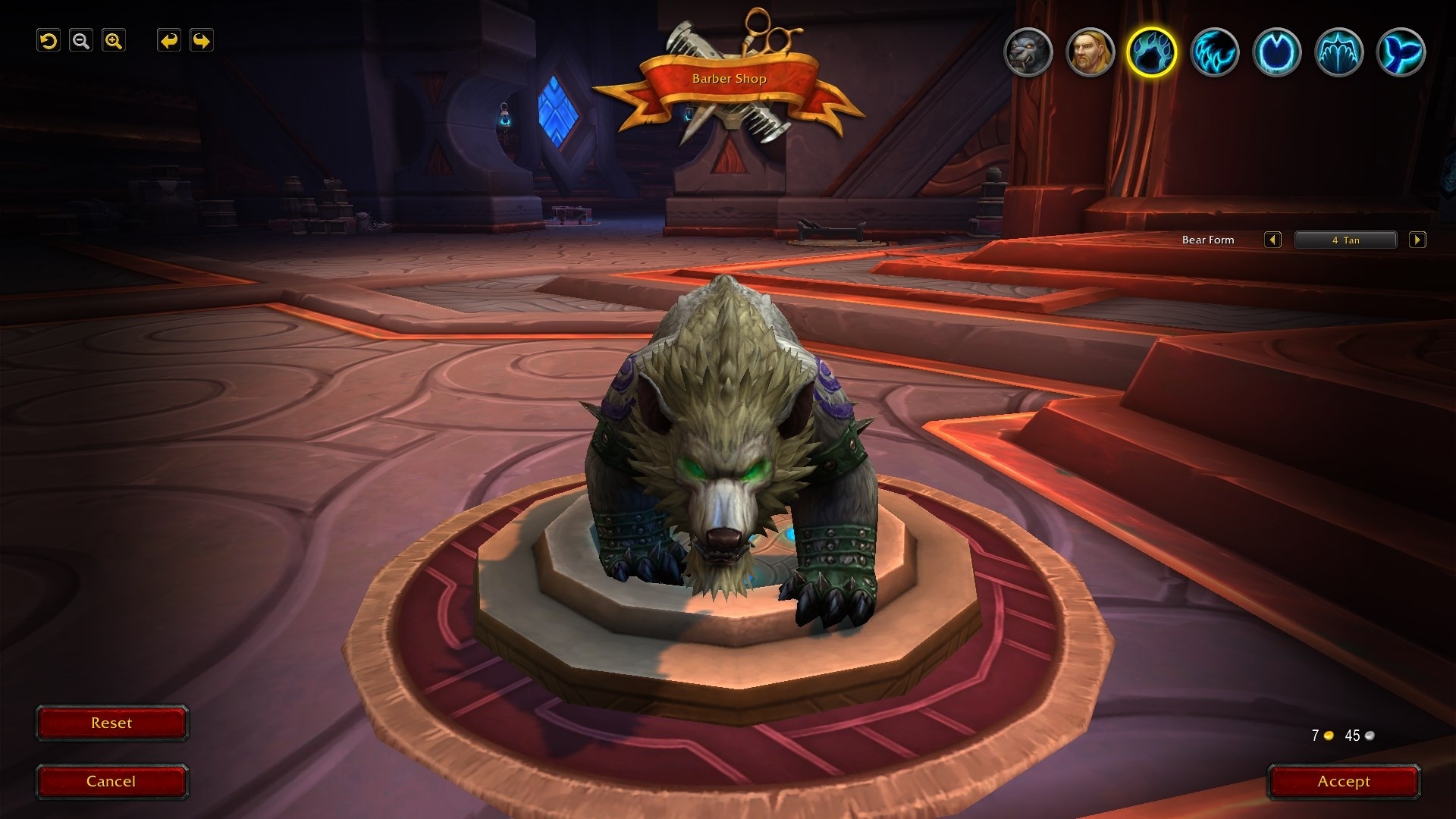Image resolution: width=1456 pixels, height=819 pixels.
Task: Rotate the character right
Action: (202, 41)
